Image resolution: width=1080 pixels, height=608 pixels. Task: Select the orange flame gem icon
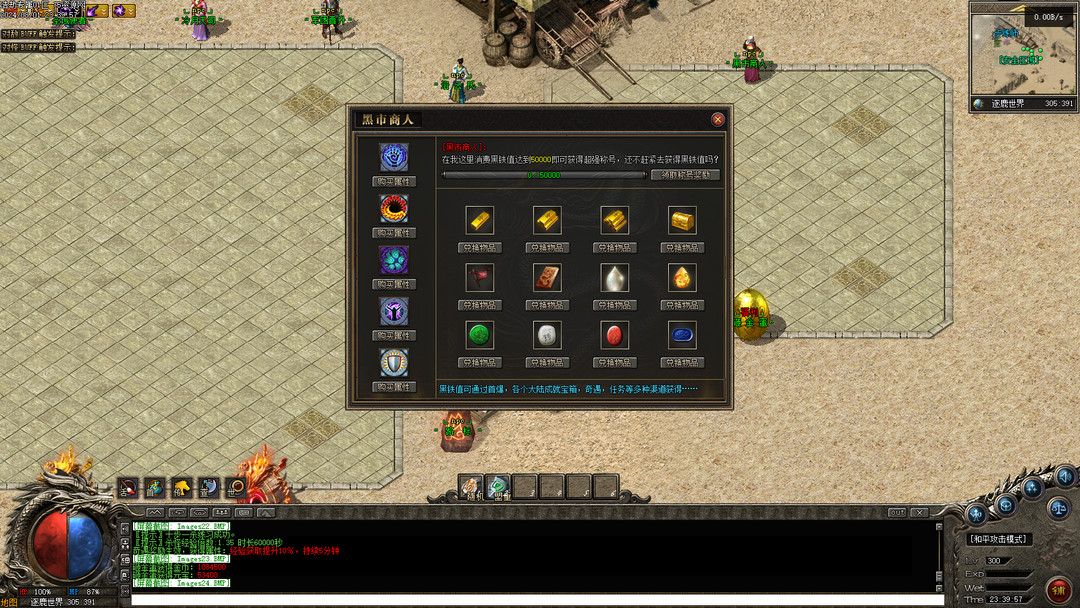[x=682, y=277]
